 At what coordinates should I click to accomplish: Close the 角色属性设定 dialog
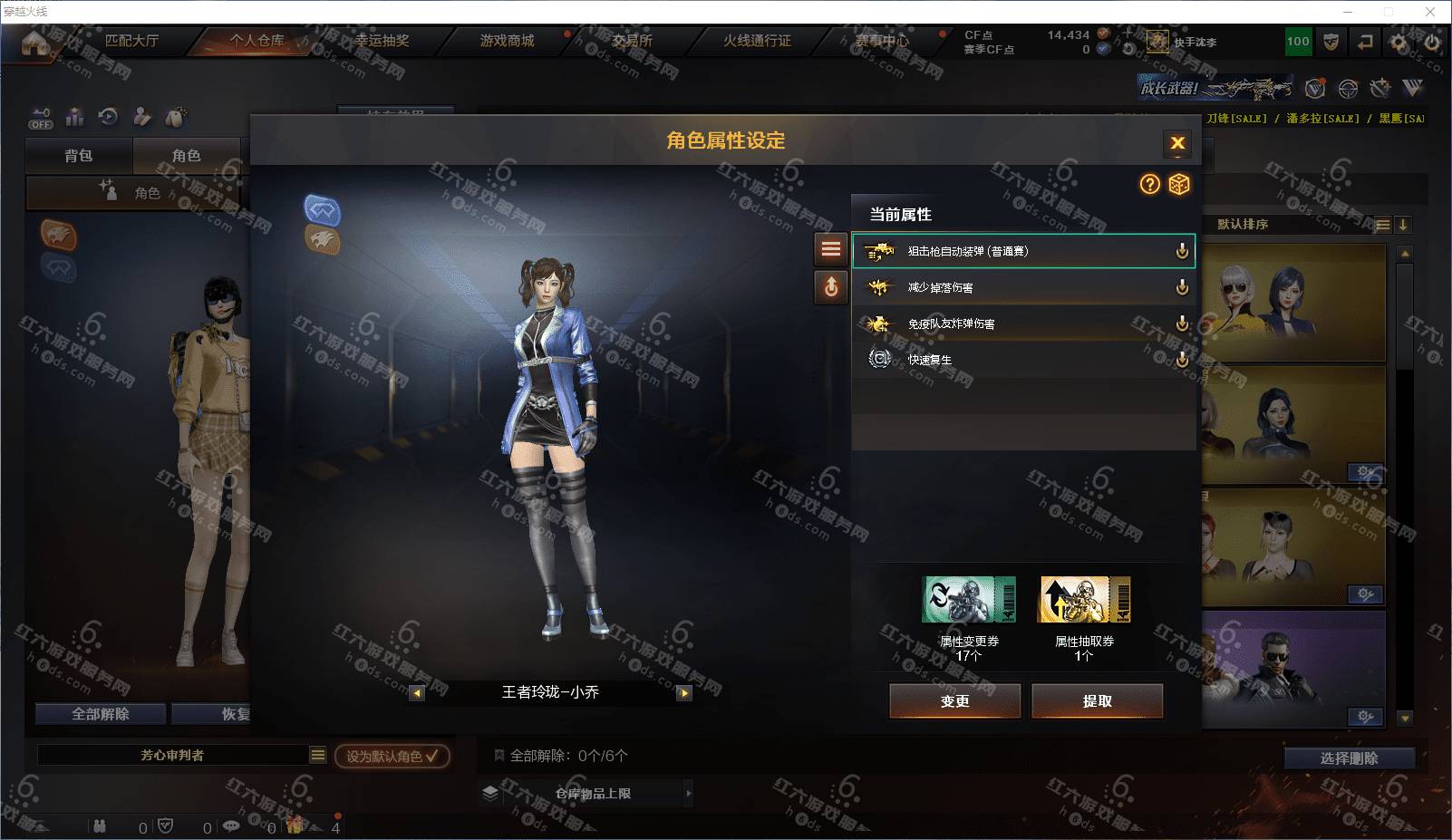(1177, 143)
